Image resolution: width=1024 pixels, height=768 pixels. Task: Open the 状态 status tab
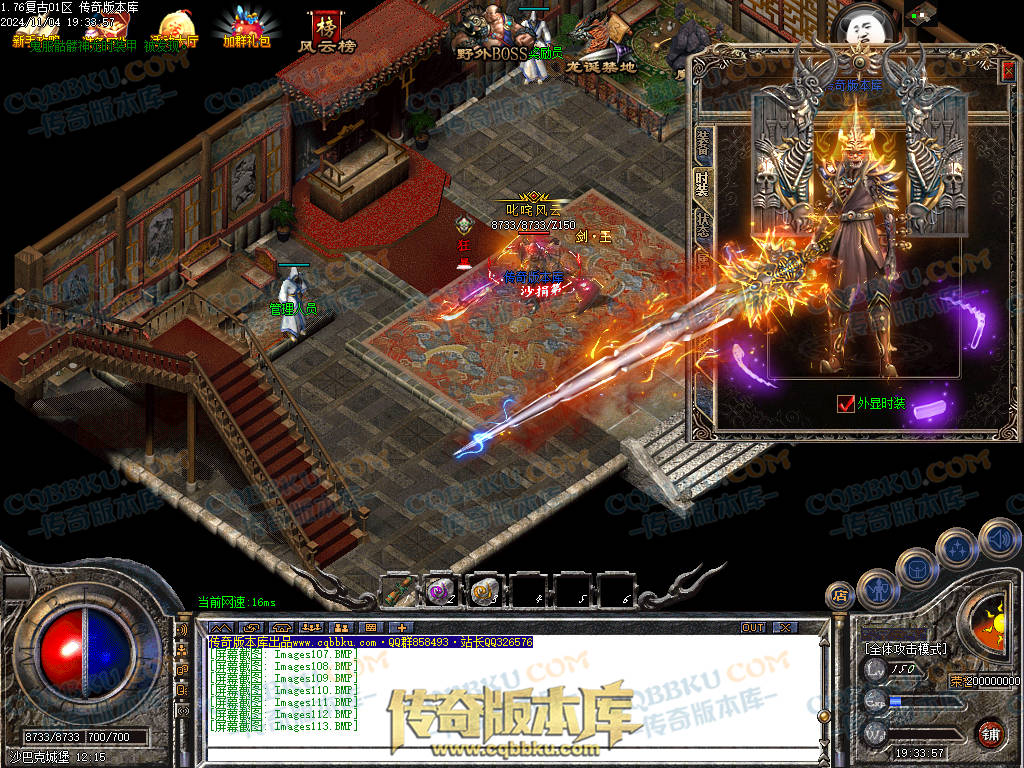(x=702, y=226)
